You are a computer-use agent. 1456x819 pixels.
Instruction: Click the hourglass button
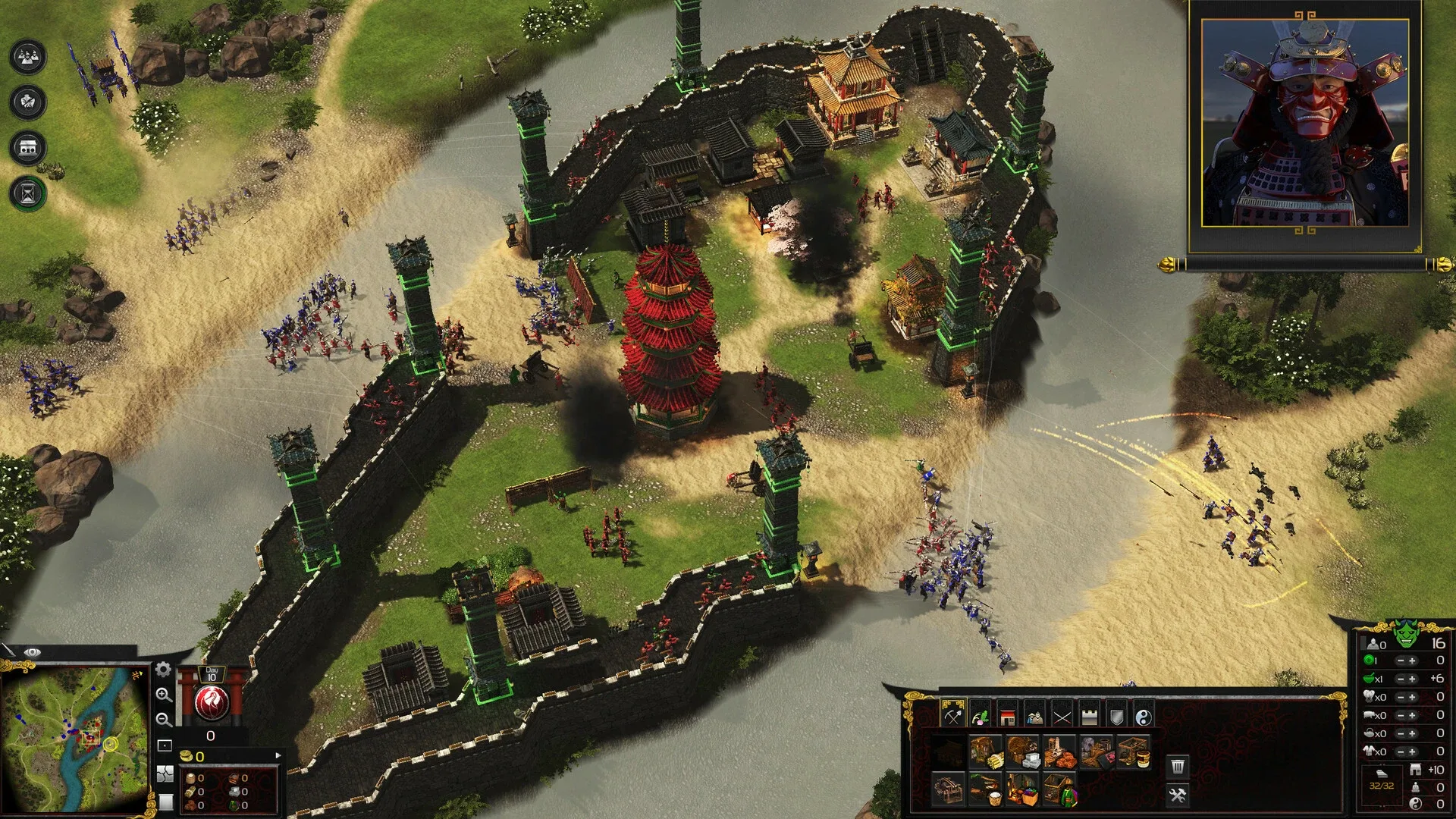[x=28, y=193]
